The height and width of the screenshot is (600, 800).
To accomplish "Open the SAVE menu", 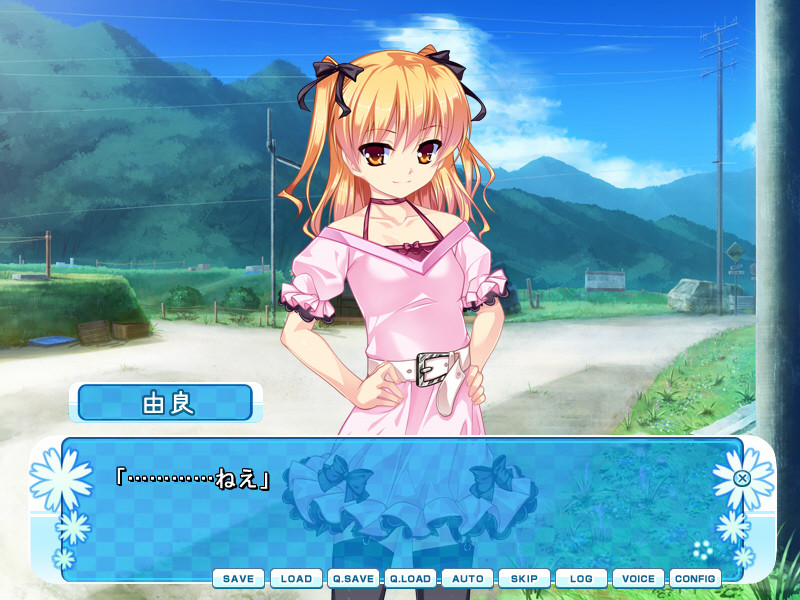I will pos(238,579).
